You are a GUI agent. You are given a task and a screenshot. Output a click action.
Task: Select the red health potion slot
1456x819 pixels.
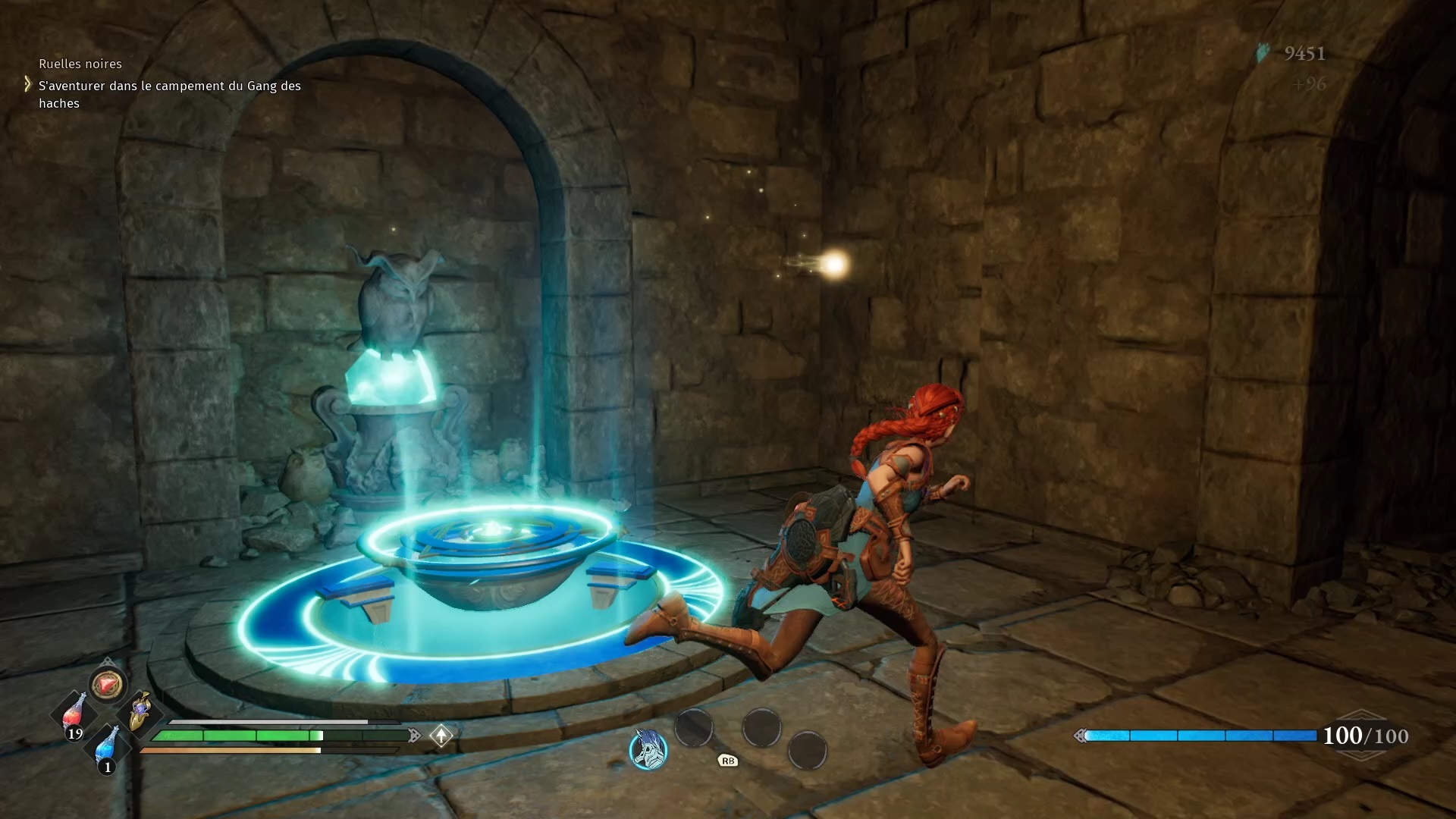[x=74, y=714]
